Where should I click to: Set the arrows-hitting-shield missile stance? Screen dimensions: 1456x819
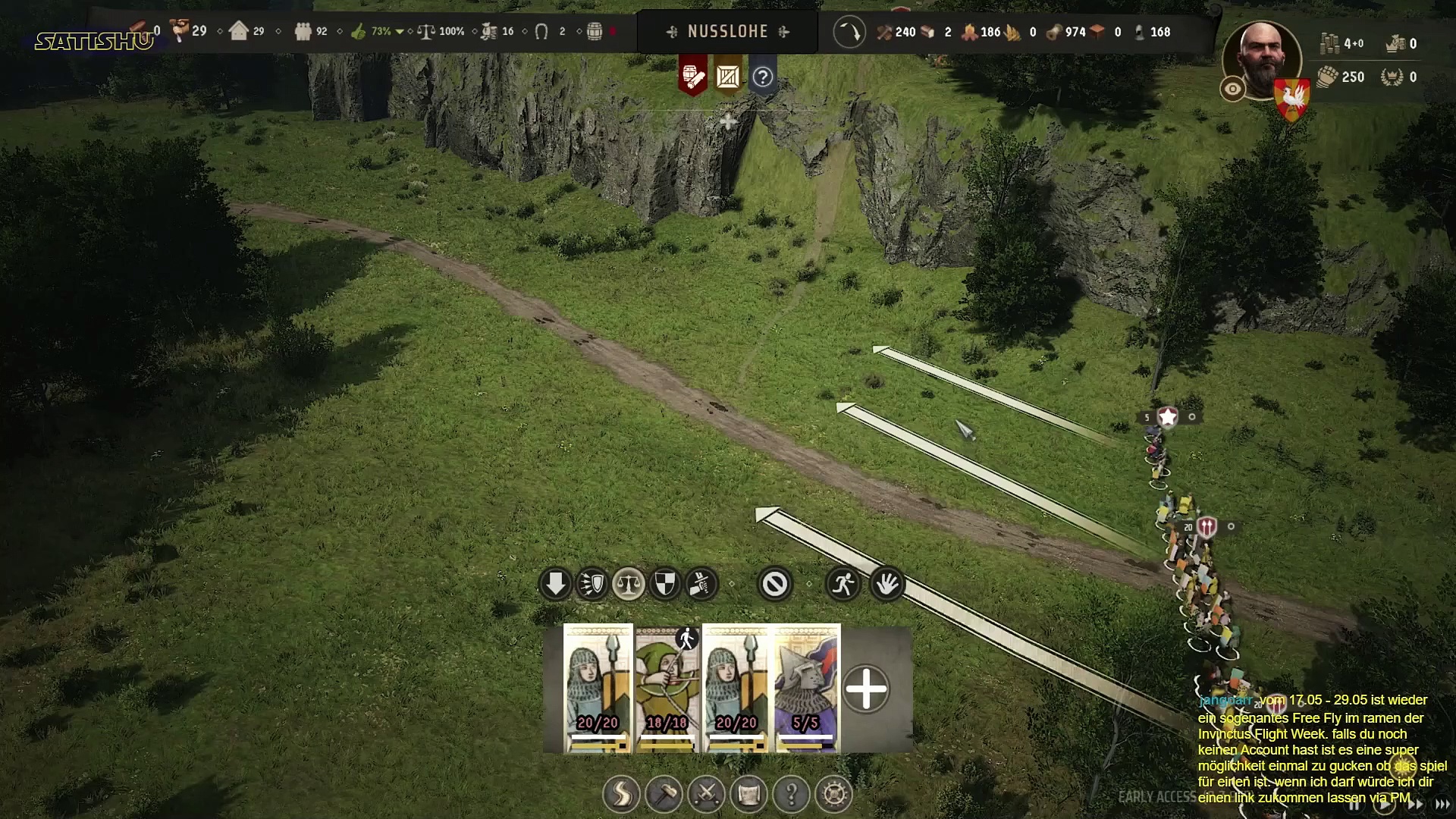[592, 585]
